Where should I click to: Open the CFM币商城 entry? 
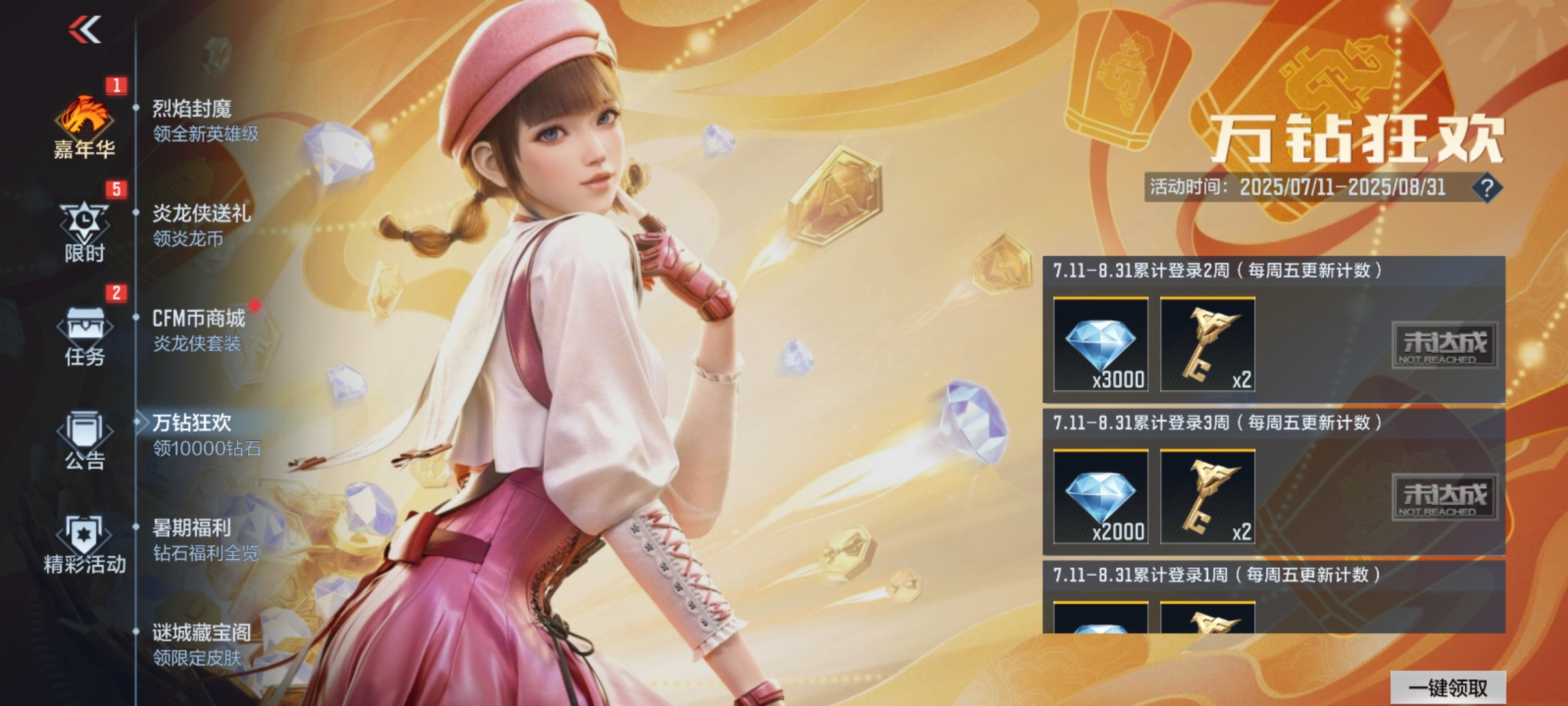click(199, 330)
